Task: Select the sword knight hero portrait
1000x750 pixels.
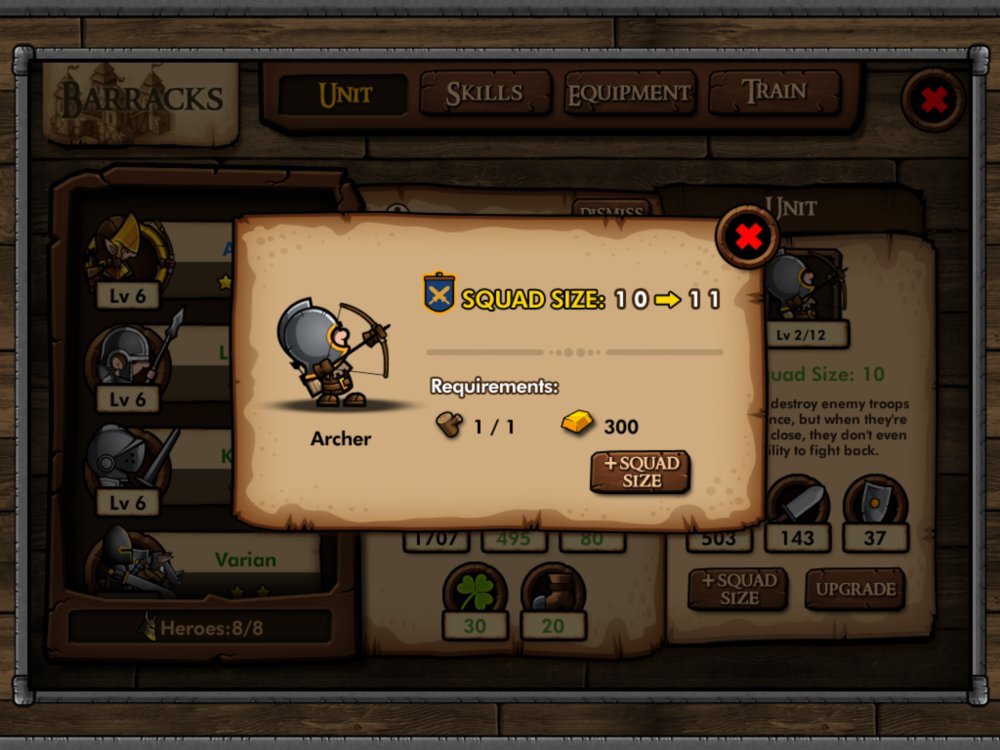Action: pyautogui.click(x=128, y=460)
